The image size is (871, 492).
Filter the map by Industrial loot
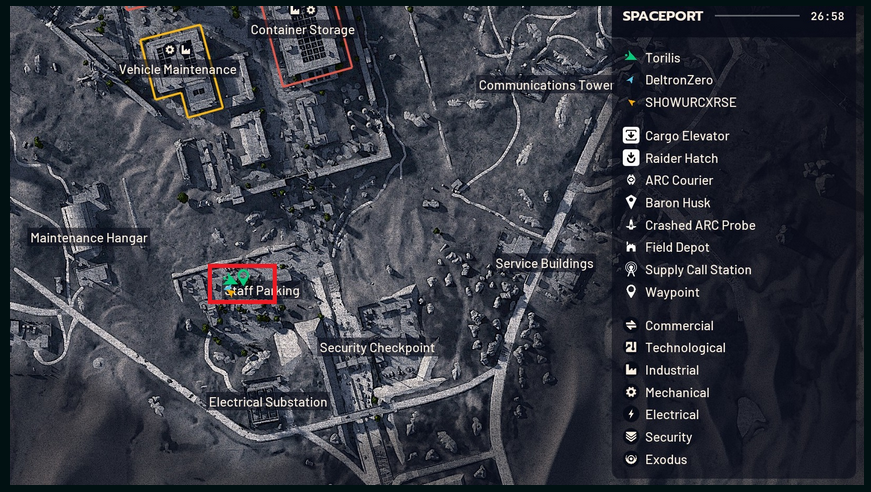pyautogui.click(x=672, y=370)
